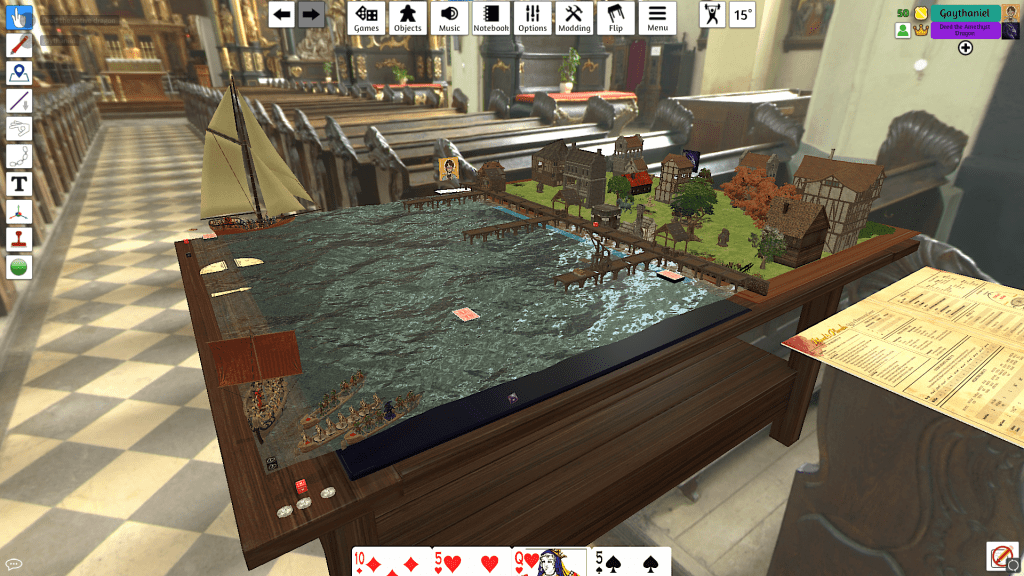Select the queen of hearts card in hand
Viewport: 1024px width, 576px height.
(548, 562)
